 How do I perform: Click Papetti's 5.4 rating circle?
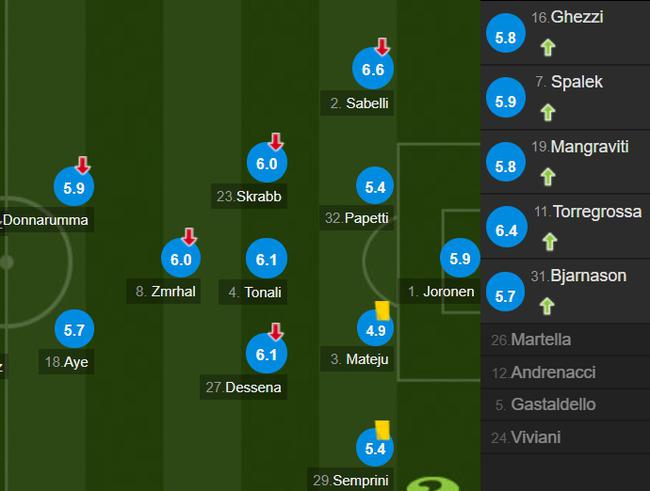(x=373, y=185)
